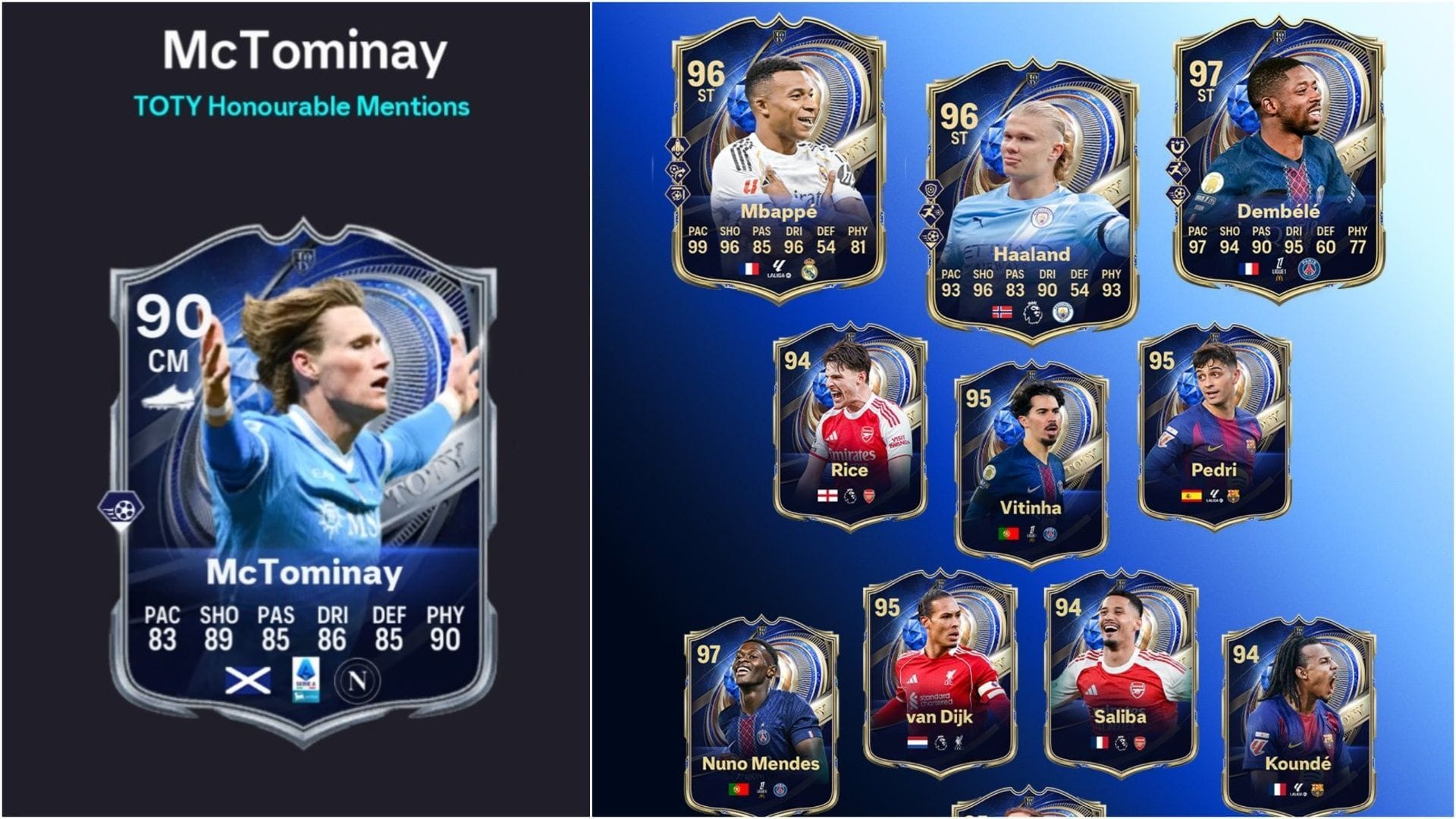Select the England flag on Rice's card
Image resolution: width=1456 pixels, height=819 pixels.
[827, 496]
